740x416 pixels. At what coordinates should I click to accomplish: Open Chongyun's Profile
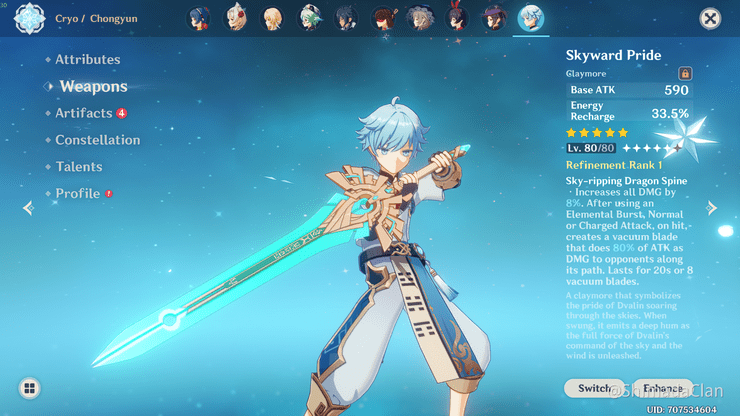[78, 193]
